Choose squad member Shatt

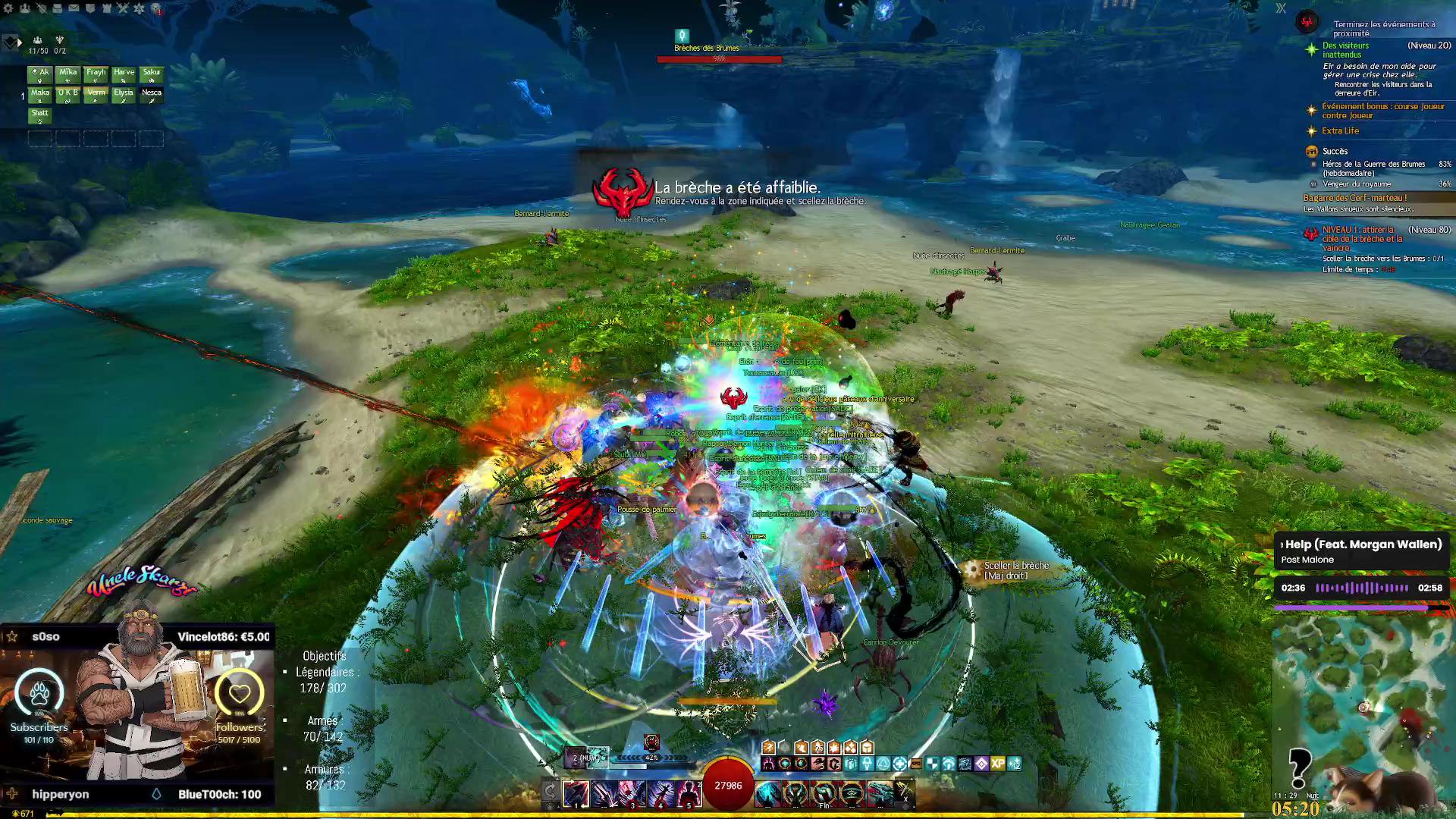coord(40,115)
